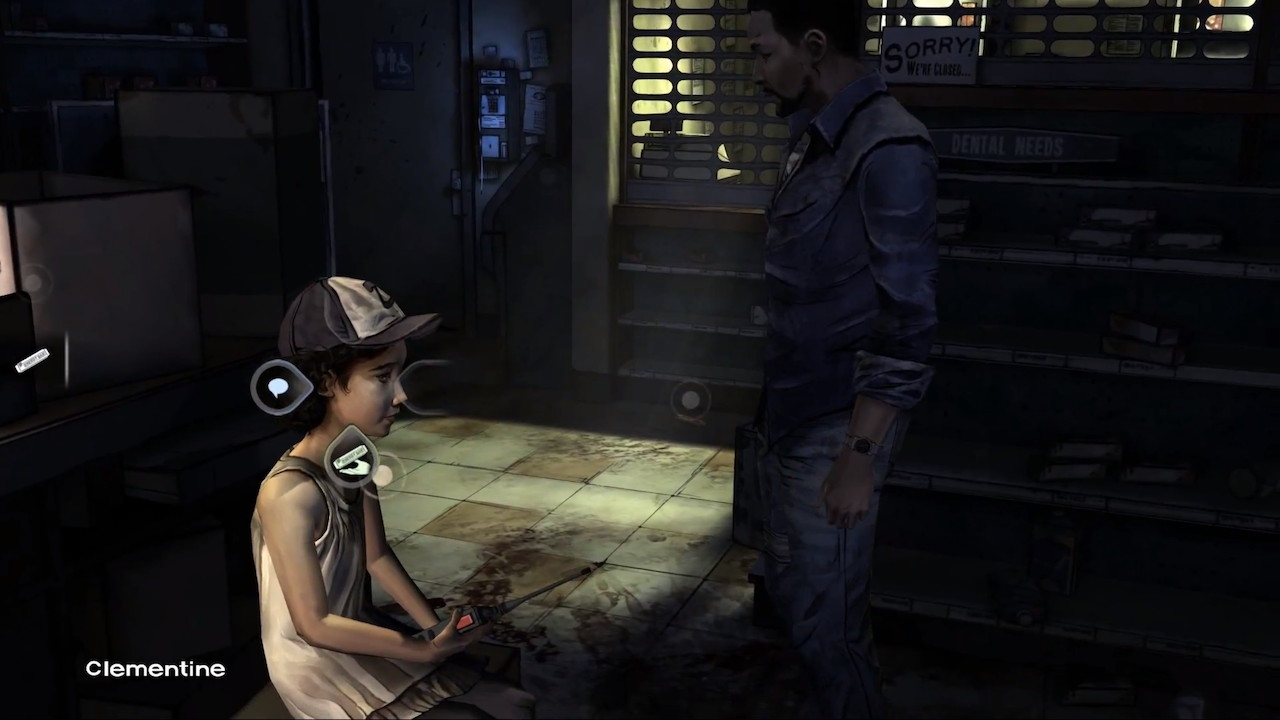This screenshot has width=1280, height=720.
Task: Click the interaction dot below the security gate
Action: tap(690, 400)
